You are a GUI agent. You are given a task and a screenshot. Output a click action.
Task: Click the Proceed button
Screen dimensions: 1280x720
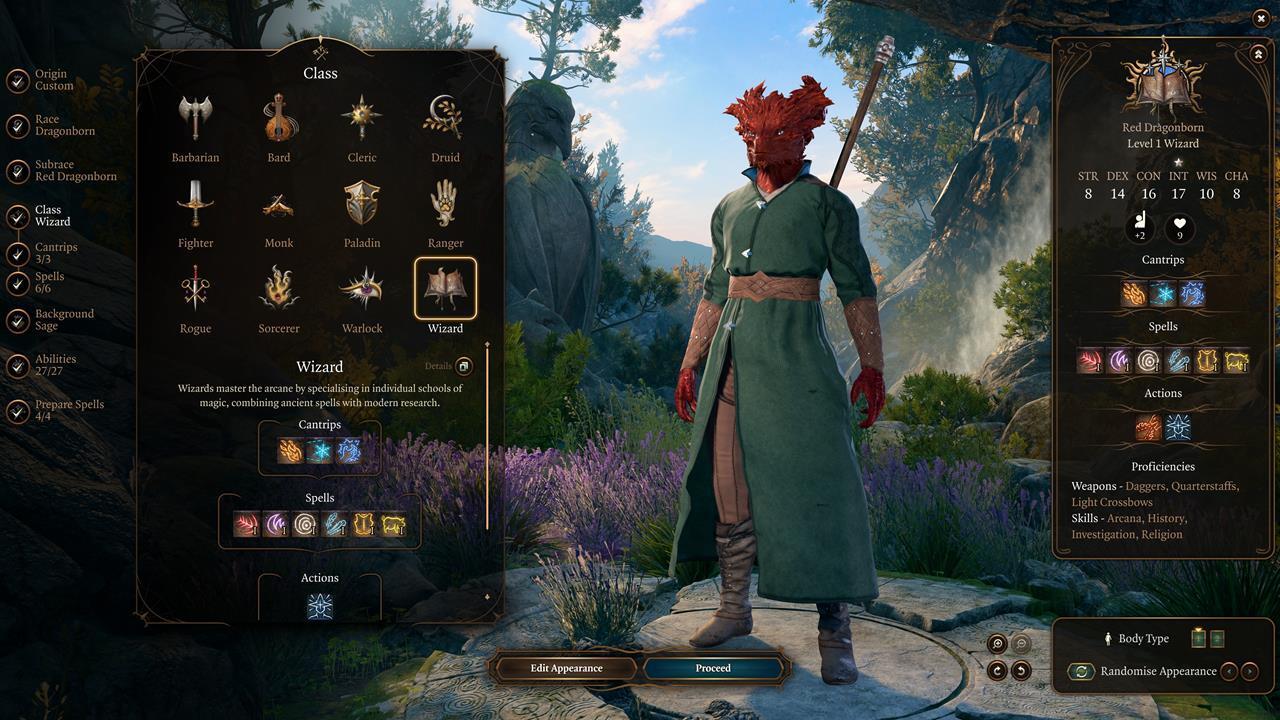713,668
